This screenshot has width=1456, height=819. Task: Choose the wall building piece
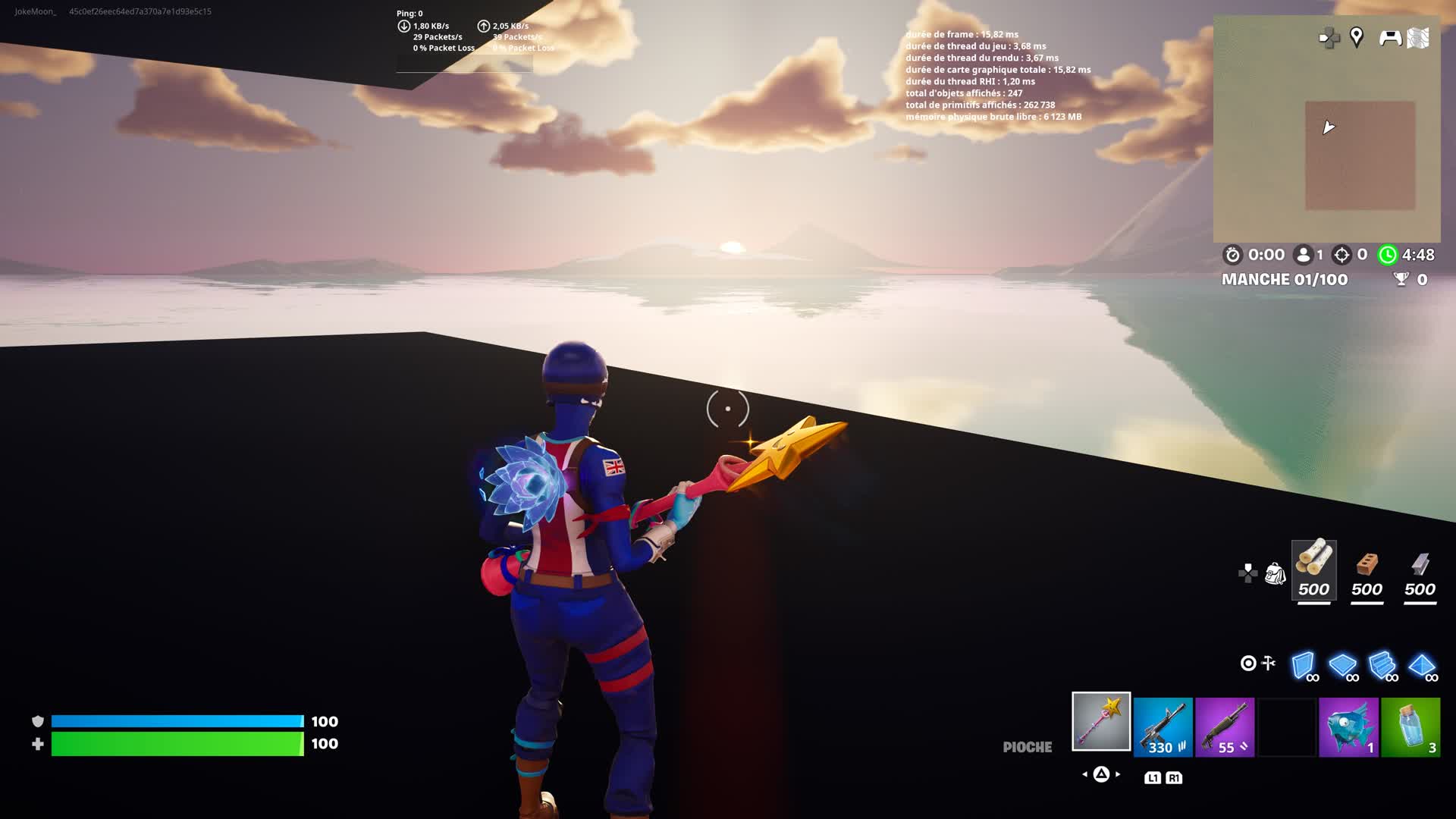coord(1304,665)
